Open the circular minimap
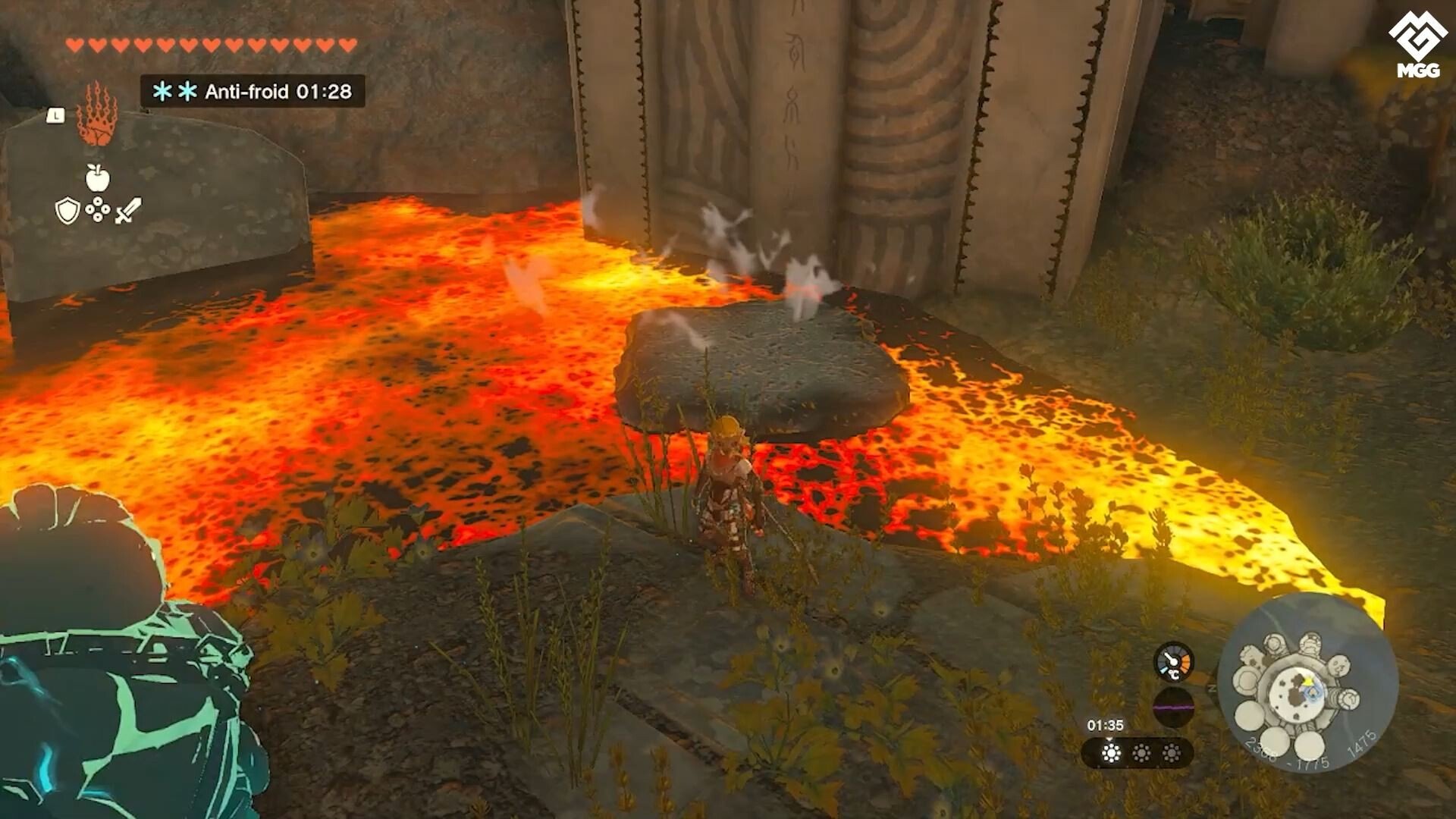 (x=1307, y=682)
